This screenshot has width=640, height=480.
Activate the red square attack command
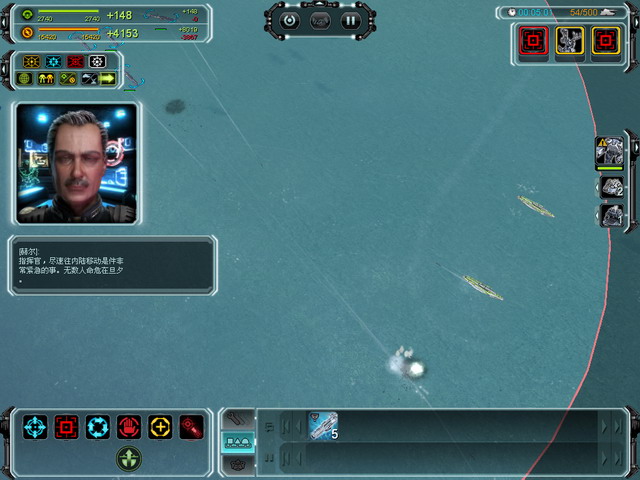(x=67, y=427)
